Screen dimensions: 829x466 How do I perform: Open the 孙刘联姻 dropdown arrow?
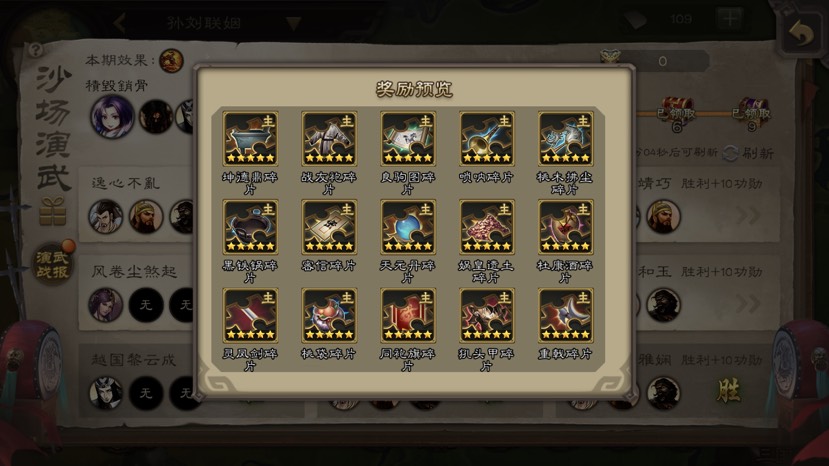(293, 22)
